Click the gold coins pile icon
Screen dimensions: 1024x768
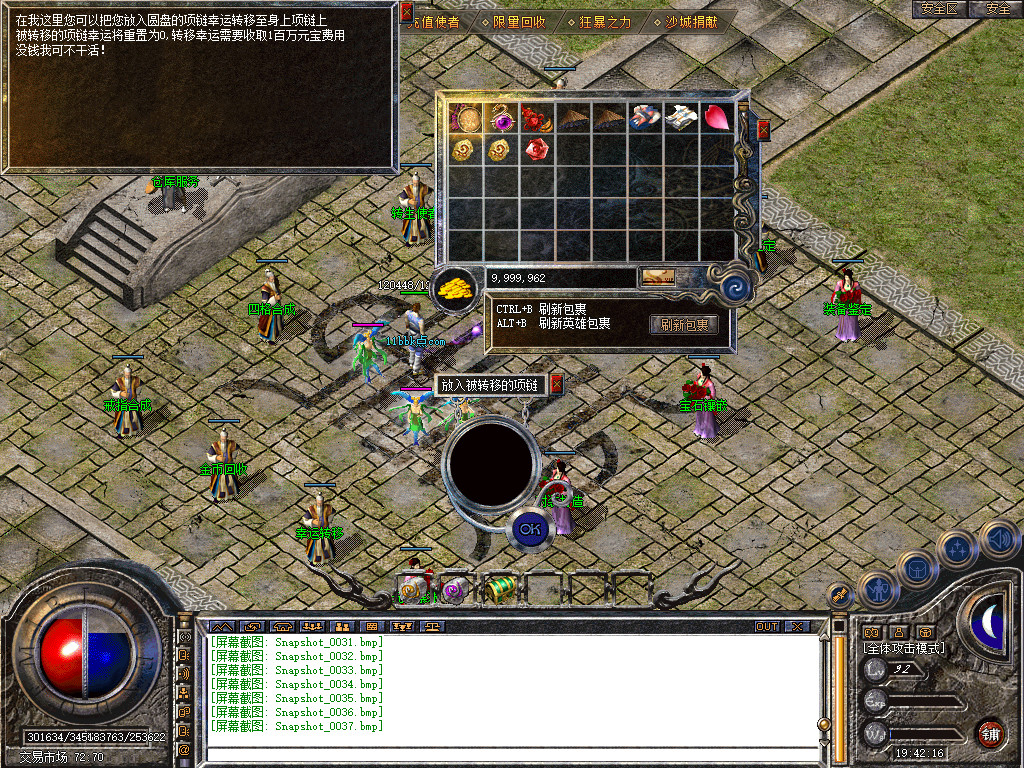tap(455, 290)
